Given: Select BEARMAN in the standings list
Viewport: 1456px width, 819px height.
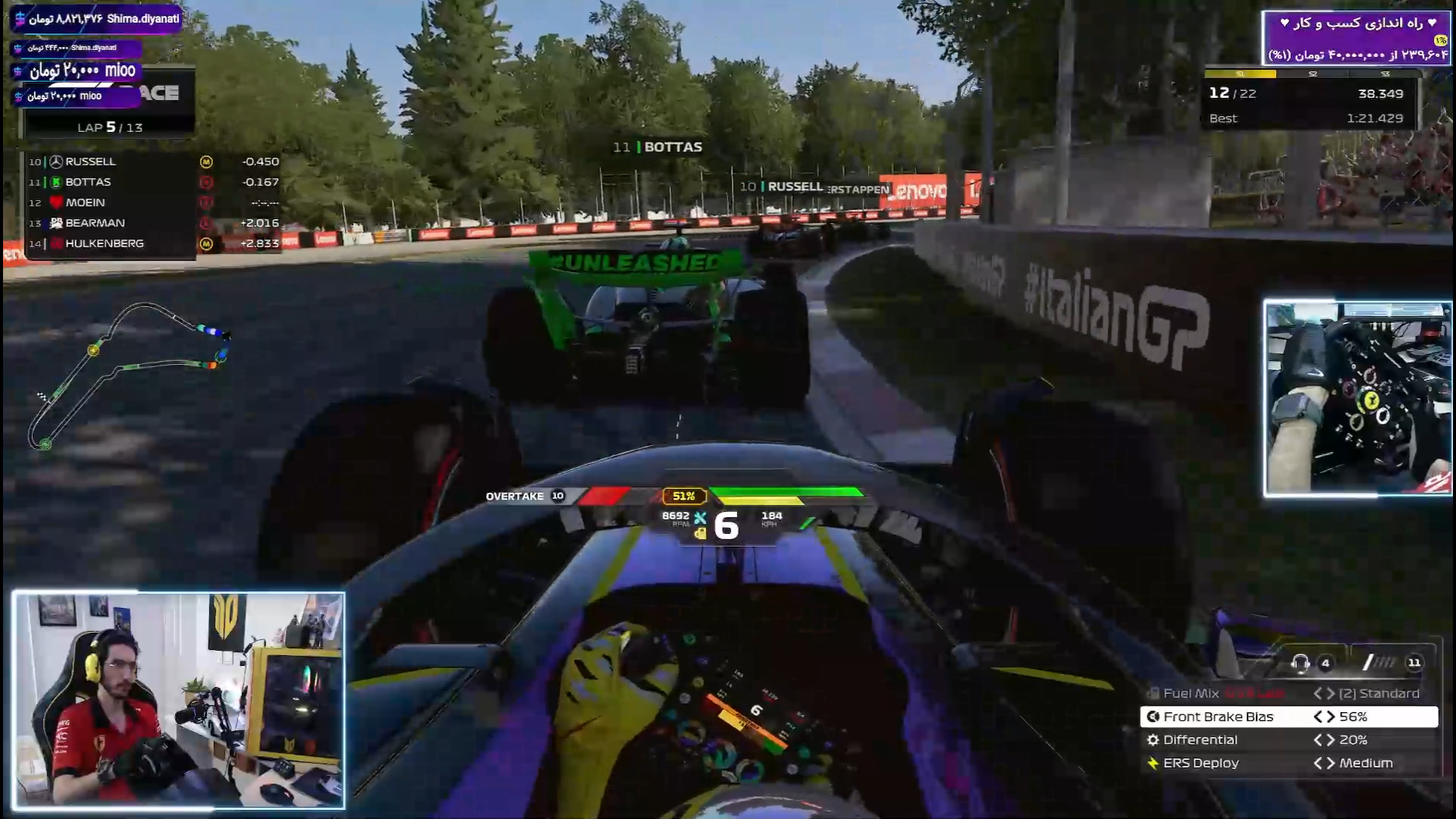Looking at the screenshot, I should coord(95,223).
